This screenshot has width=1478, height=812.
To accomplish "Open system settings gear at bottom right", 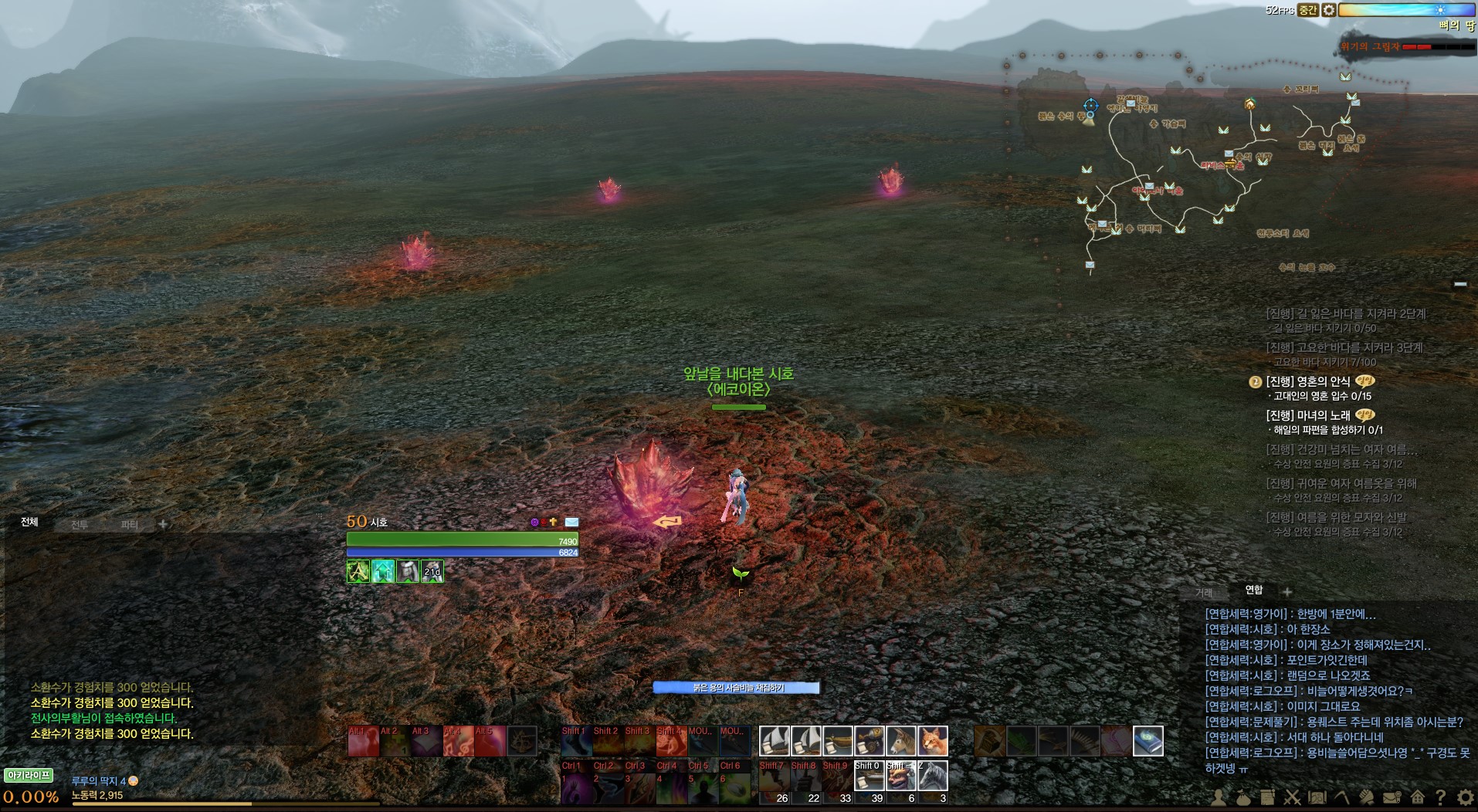I will (1465, 797).
